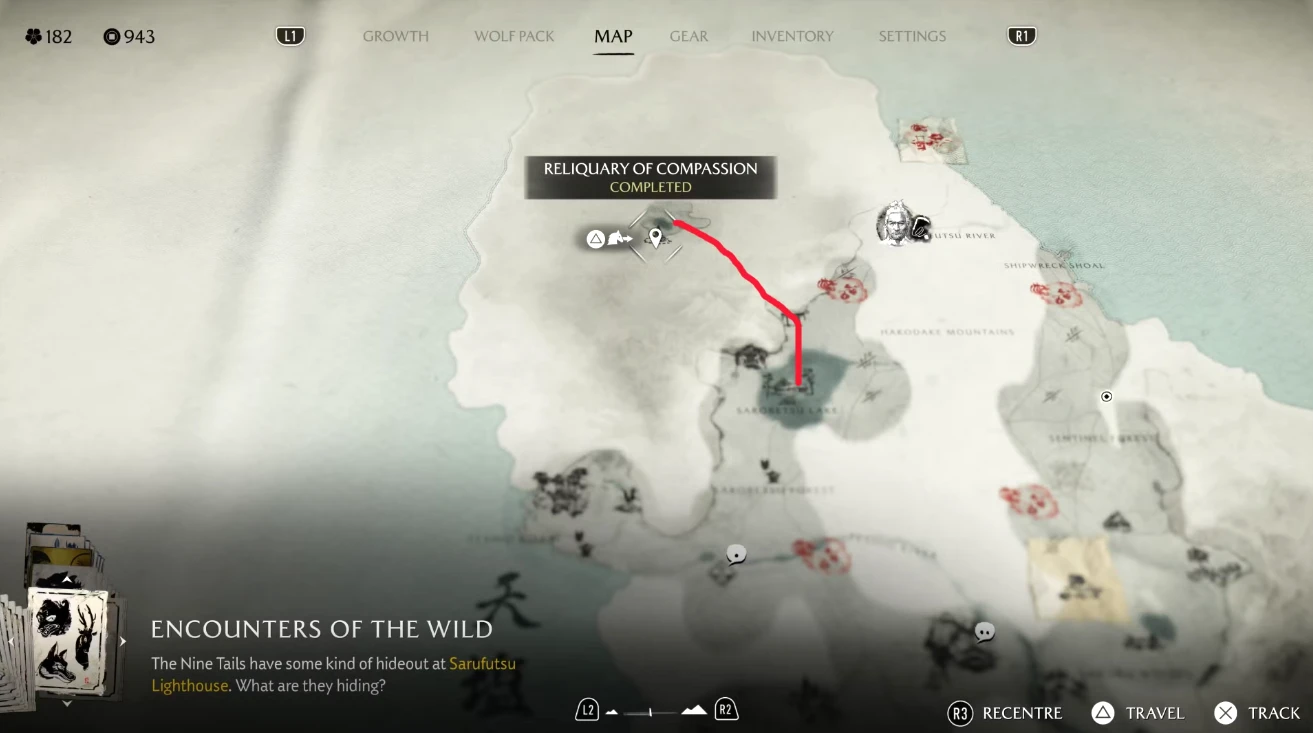Viewport: 1313px width, 733px height.
Task: Select the yellow parchment region on the map
Action: pyautogui.click(x=1075, y=578)
